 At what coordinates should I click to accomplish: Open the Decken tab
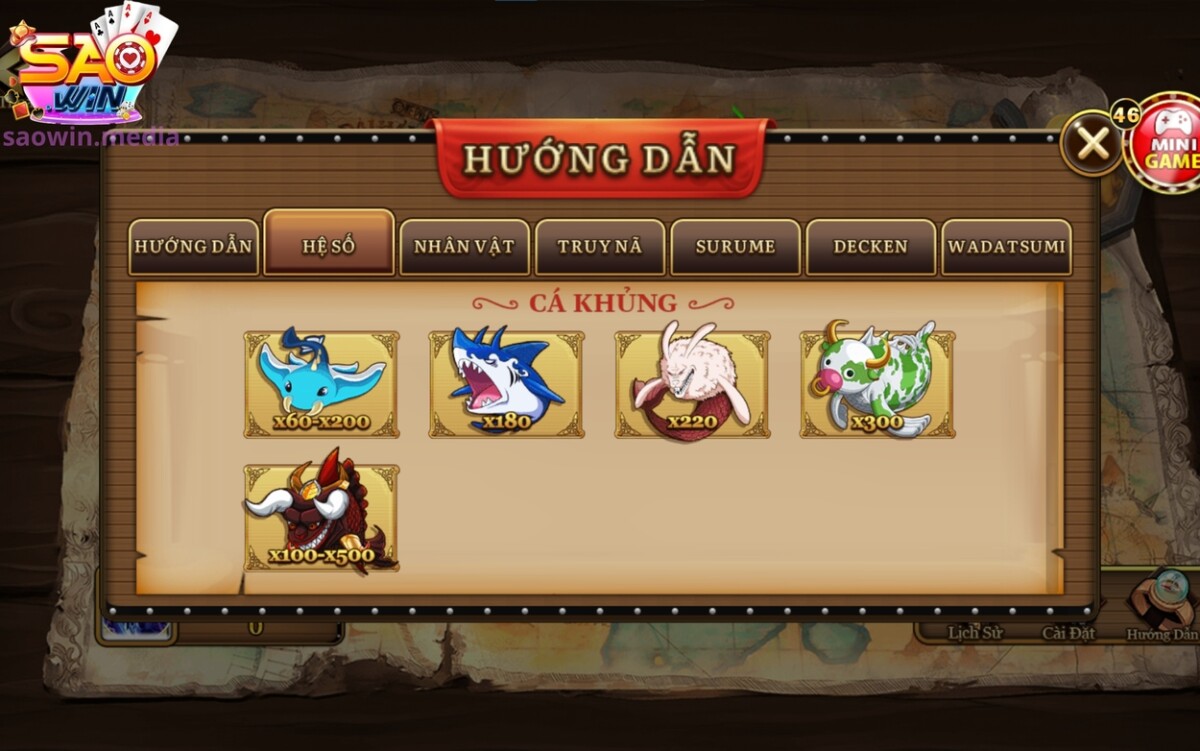tap(871, 247)
